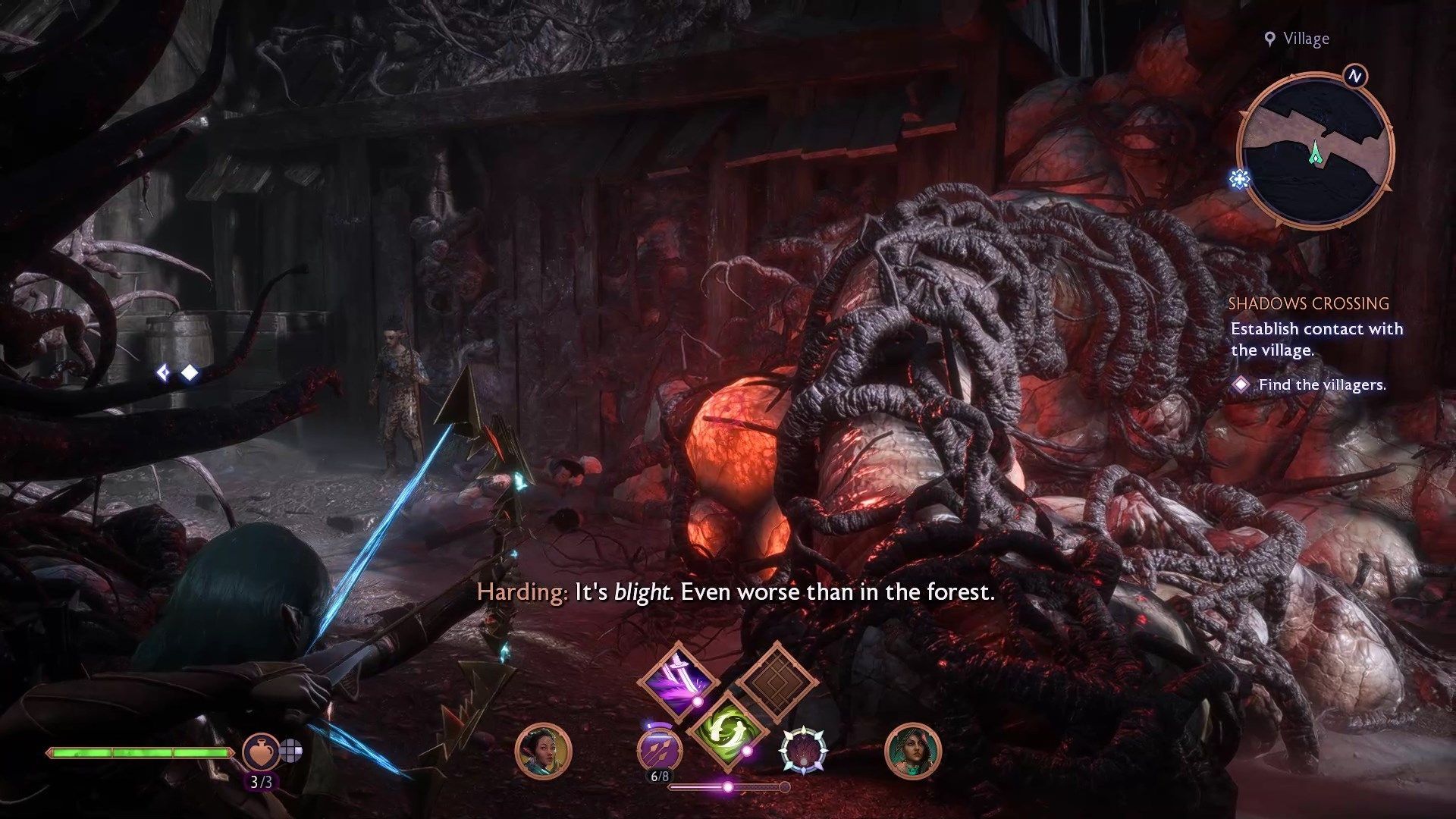Use the healing potion flask icon
1456x819 pixels.
[260, 751]
